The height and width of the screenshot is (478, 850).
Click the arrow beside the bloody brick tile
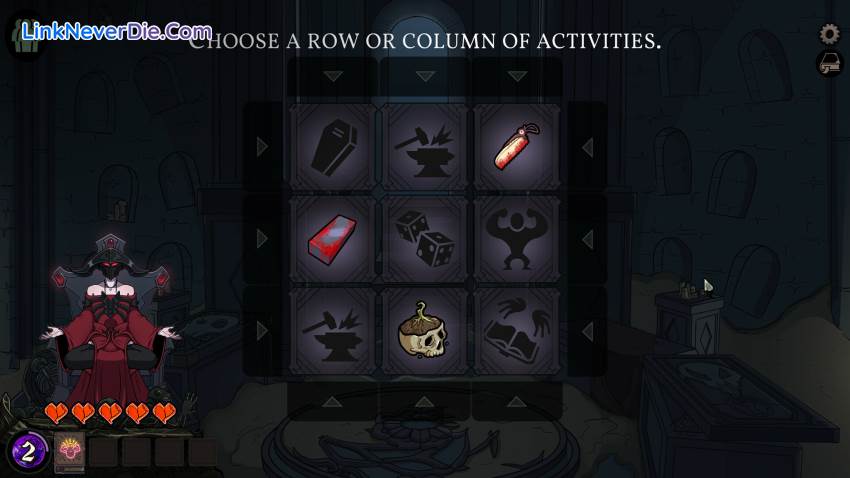263,239
